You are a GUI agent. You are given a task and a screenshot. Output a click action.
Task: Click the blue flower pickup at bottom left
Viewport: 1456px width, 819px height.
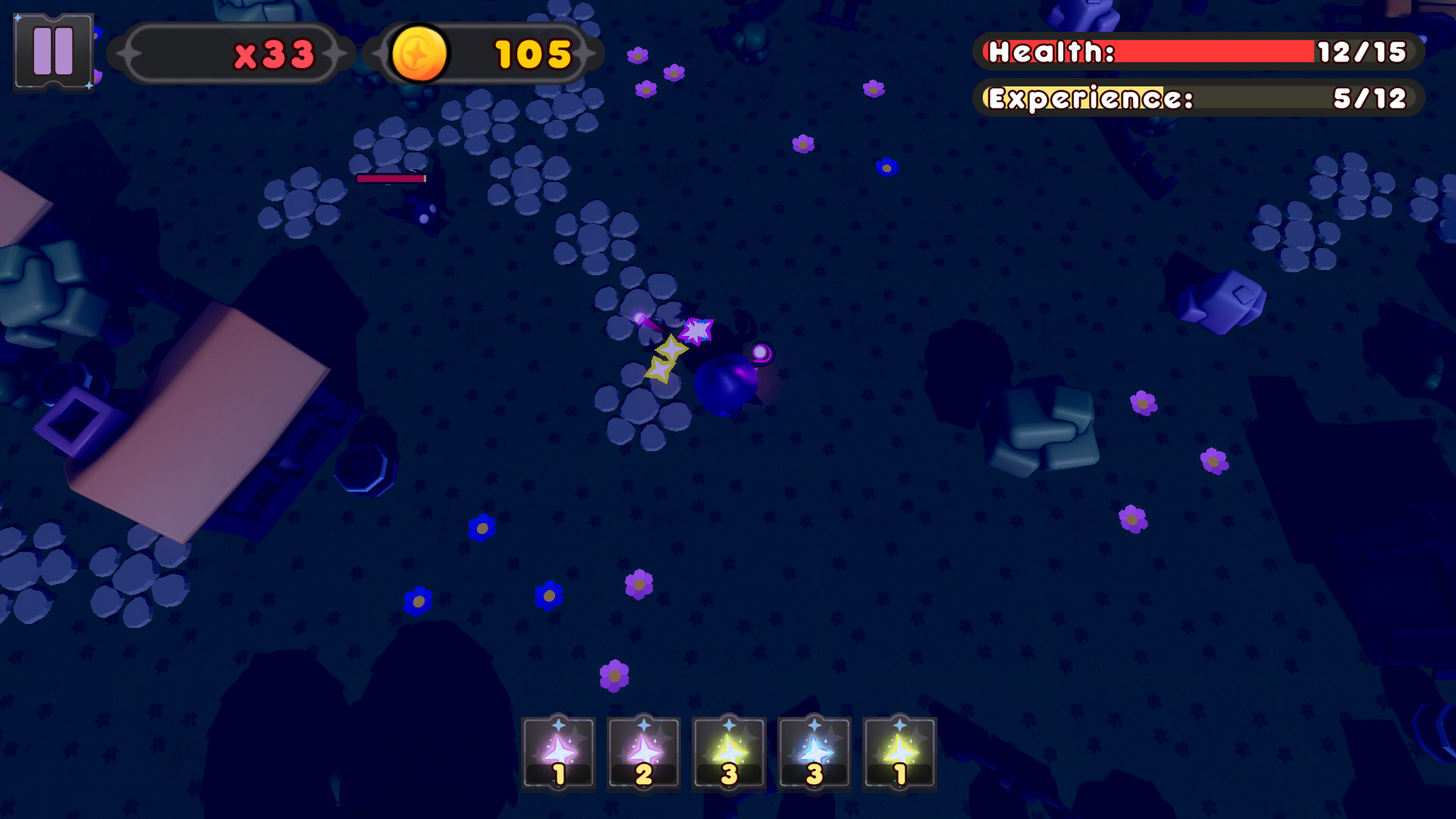(416, 603)
